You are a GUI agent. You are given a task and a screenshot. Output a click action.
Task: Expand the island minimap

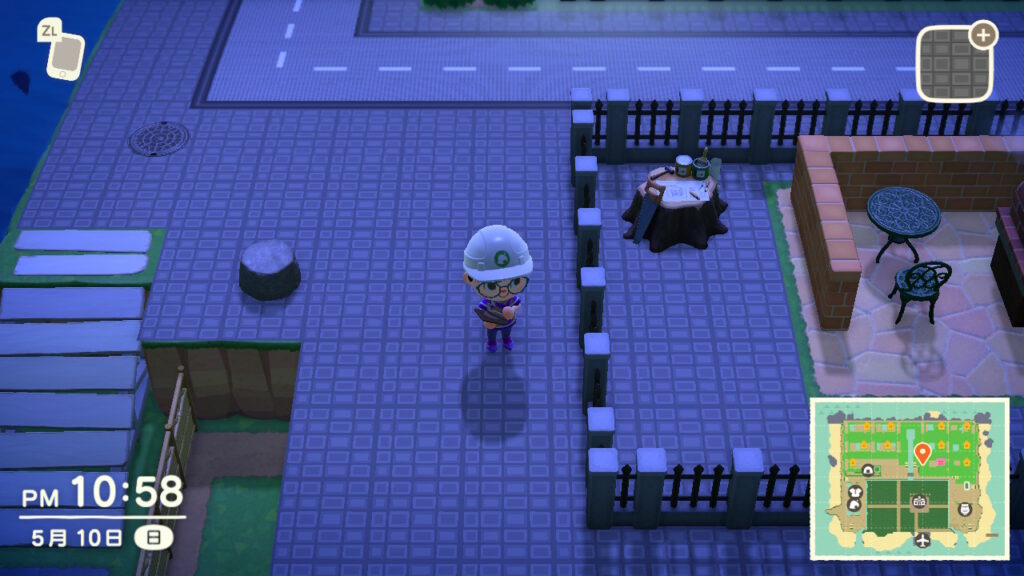(909, 479)
